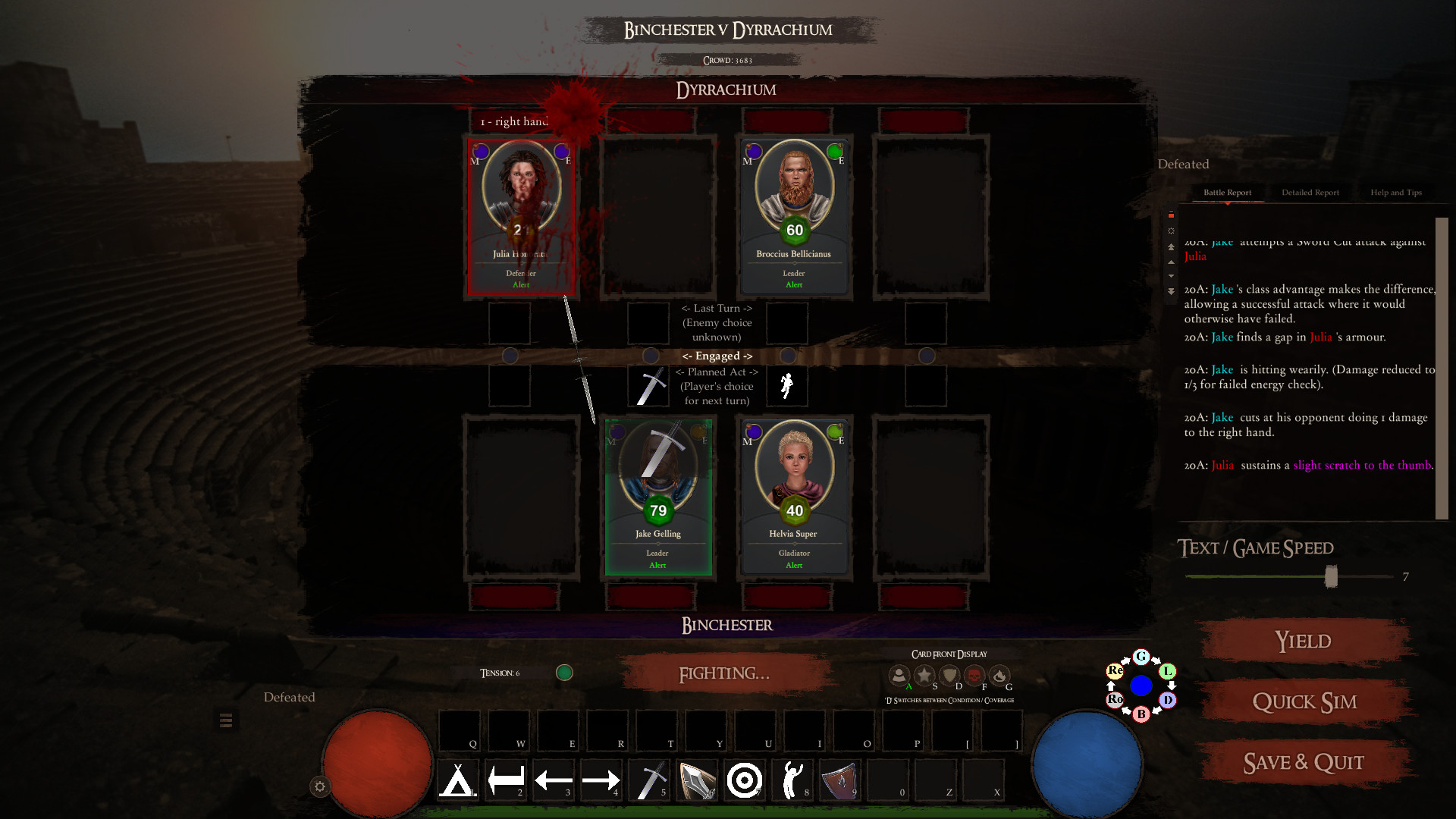This screenshot has width=1456, height=819.
Task: Select the back-step arrow action icon
Action: click(507, 780)
